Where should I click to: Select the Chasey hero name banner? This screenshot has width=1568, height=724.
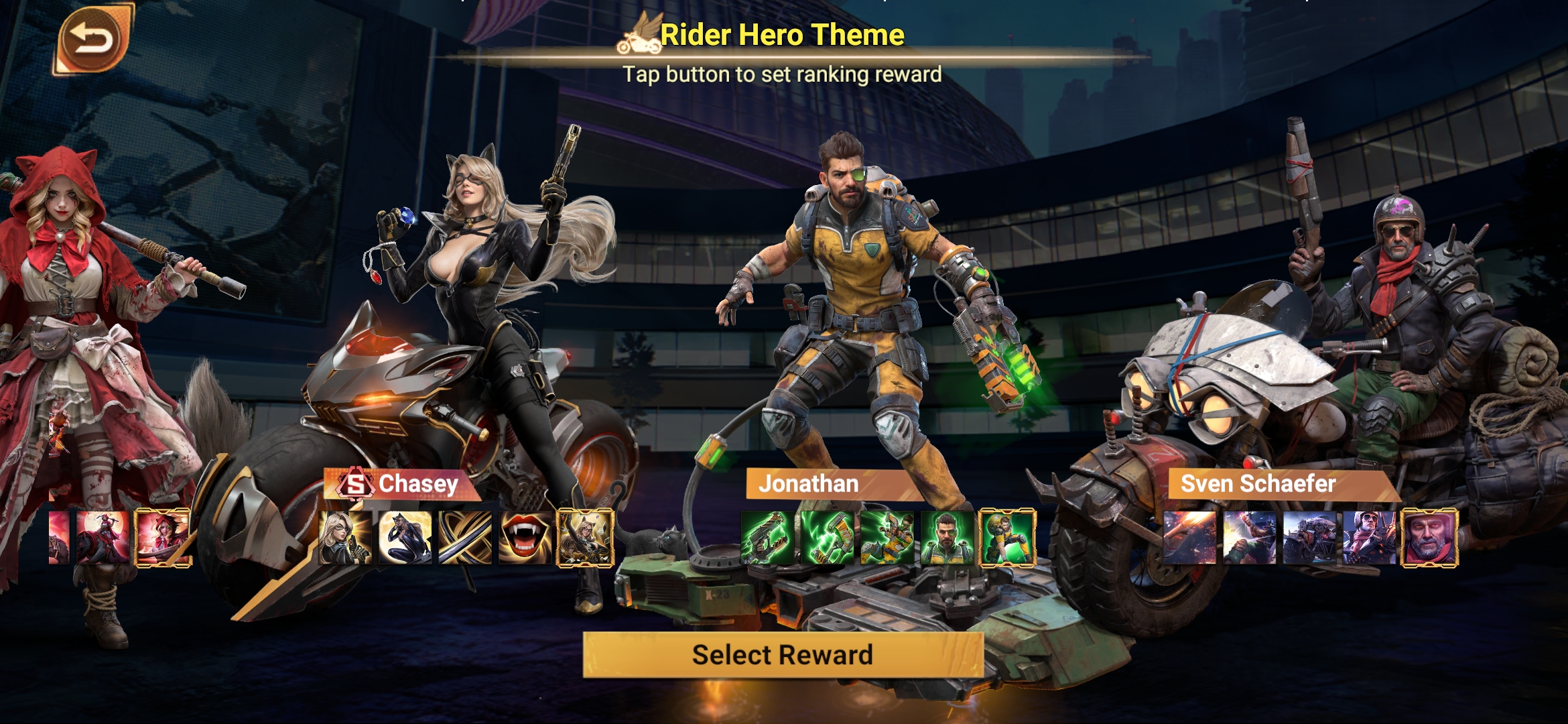click(402, 484)
